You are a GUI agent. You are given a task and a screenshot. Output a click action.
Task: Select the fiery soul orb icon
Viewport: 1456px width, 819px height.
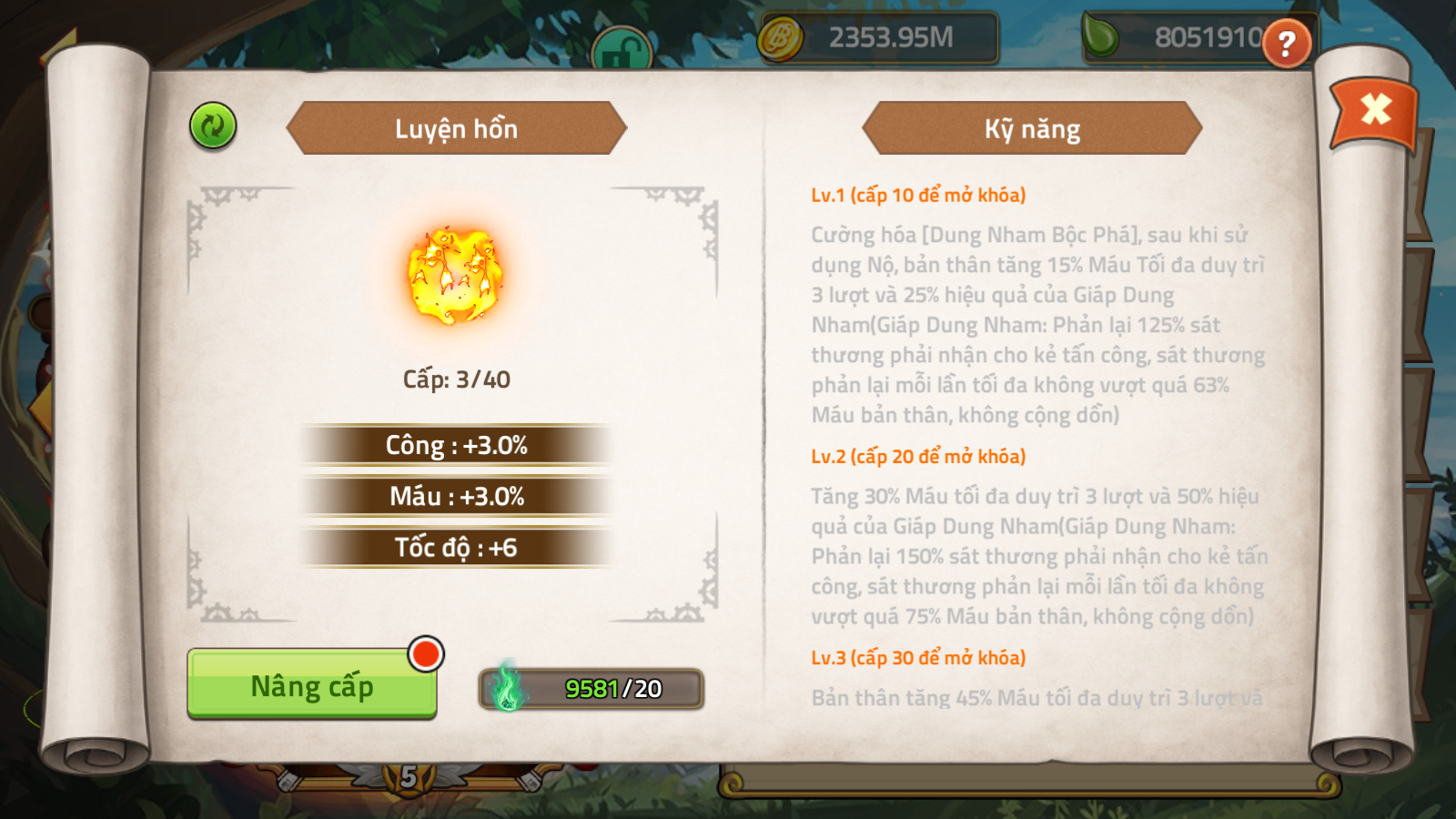point(455,276)
